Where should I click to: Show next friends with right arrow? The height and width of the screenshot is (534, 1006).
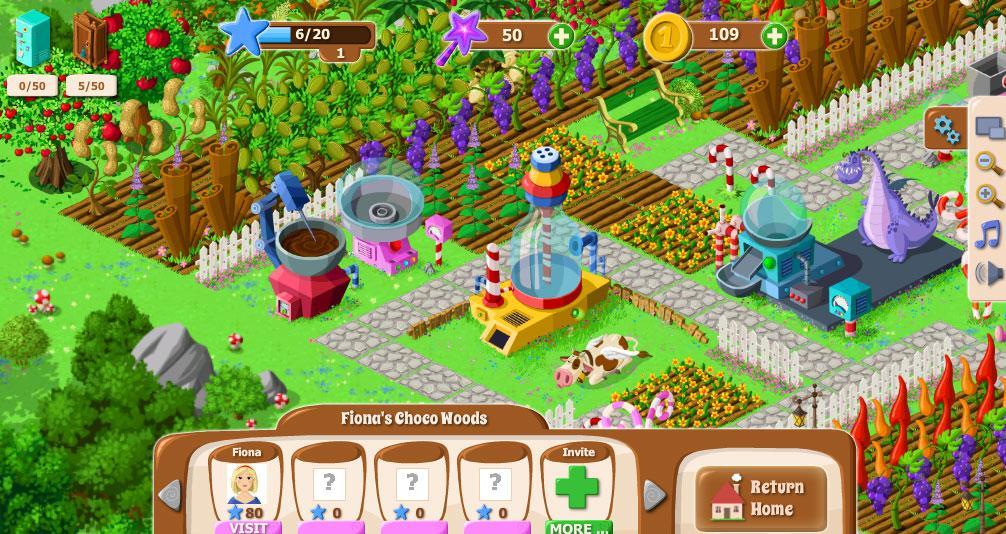click(x=654, y=494)
